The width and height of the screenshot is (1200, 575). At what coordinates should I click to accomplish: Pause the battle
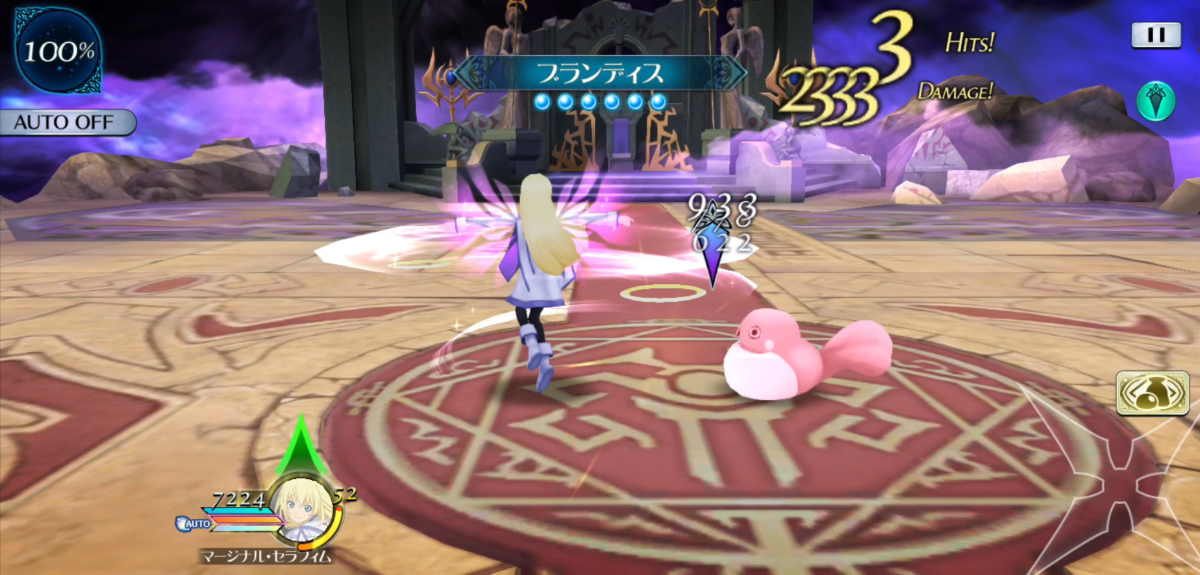[1156, 35]
